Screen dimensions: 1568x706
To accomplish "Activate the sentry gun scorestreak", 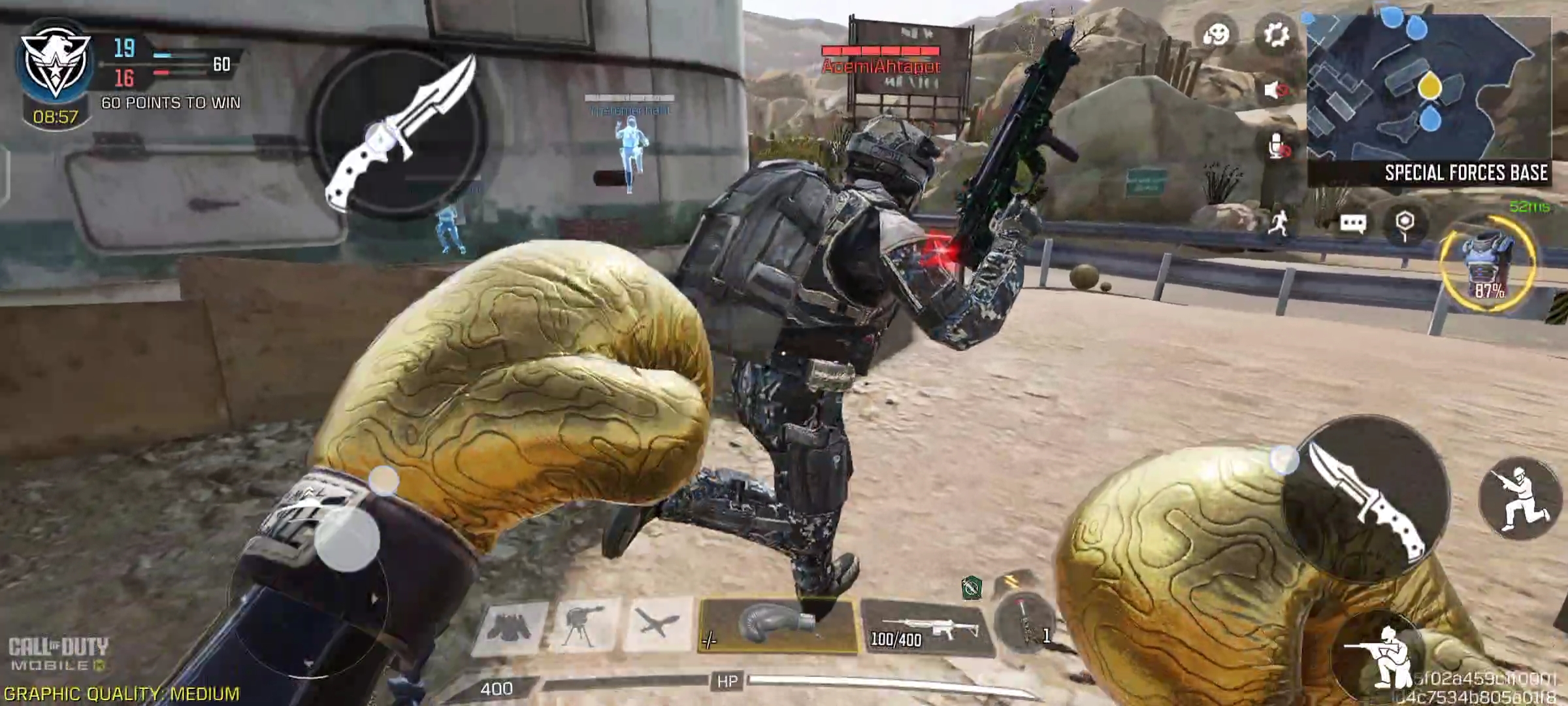I will (585, 626).
